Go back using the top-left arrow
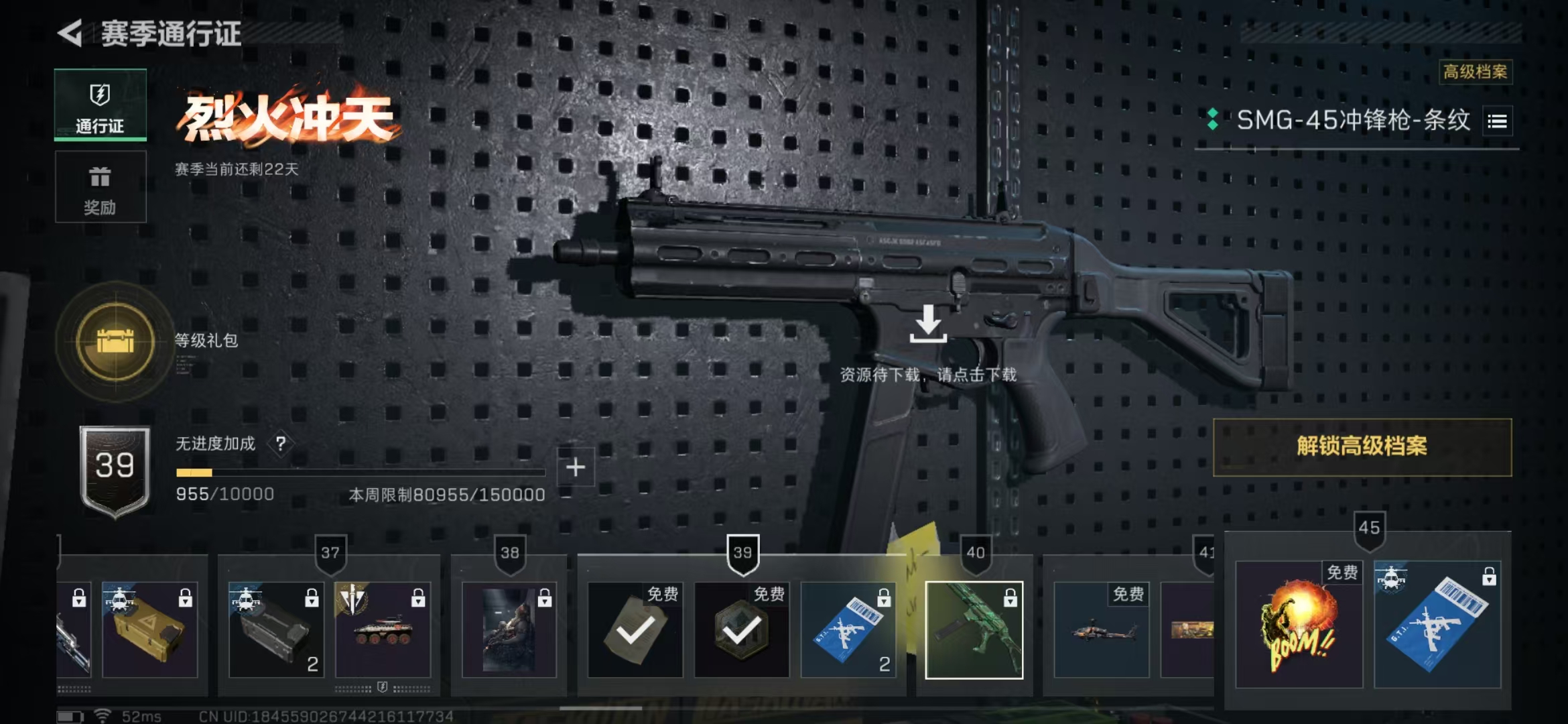Screen dimensions: 1568x724 [x=70, y=34]
